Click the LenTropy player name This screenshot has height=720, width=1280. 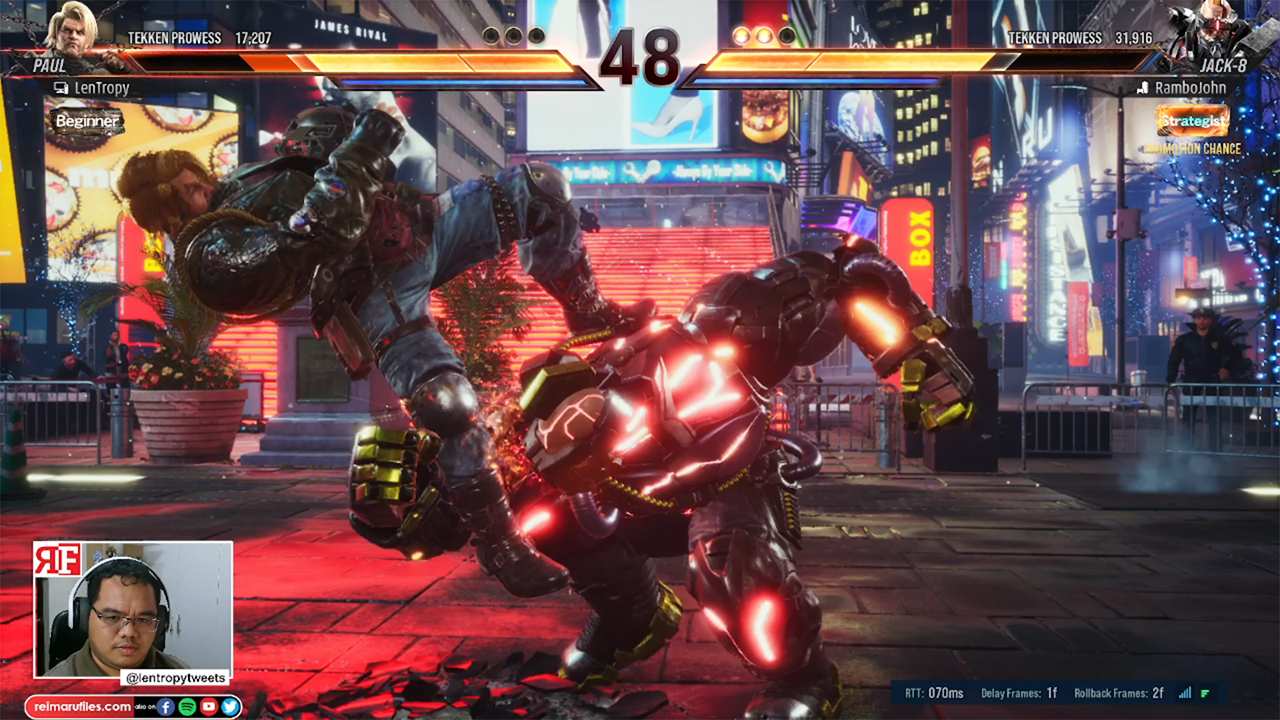tap(101, 88)
